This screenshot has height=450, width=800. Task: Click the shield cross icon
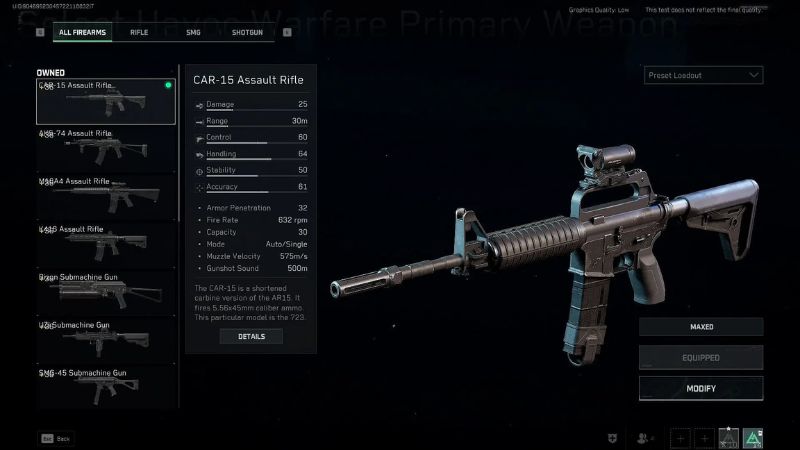[x=613, y=438]
